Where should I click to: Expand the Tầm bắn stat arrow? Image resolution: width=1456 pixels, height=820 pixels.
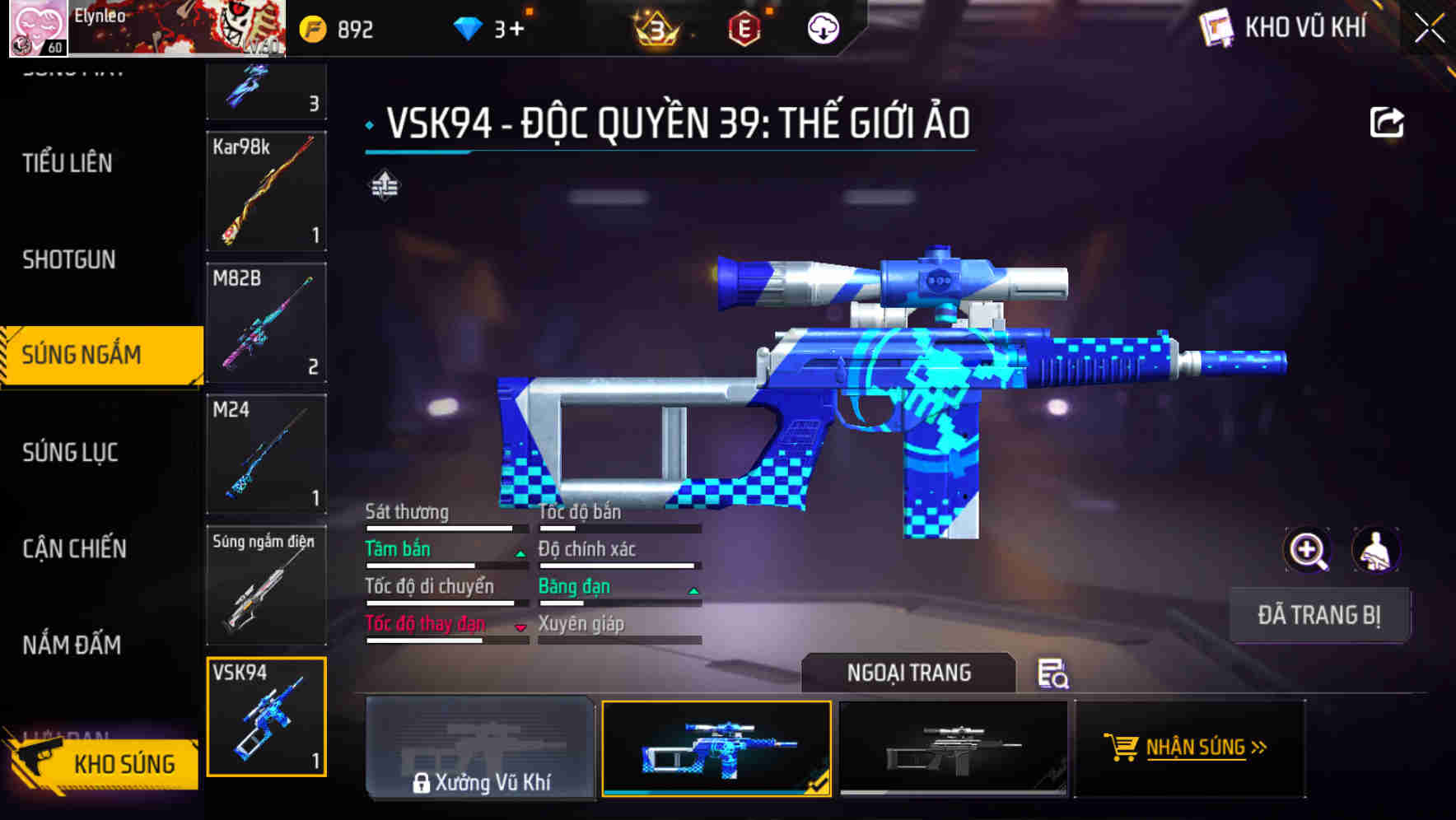click(x=520, y=552)
